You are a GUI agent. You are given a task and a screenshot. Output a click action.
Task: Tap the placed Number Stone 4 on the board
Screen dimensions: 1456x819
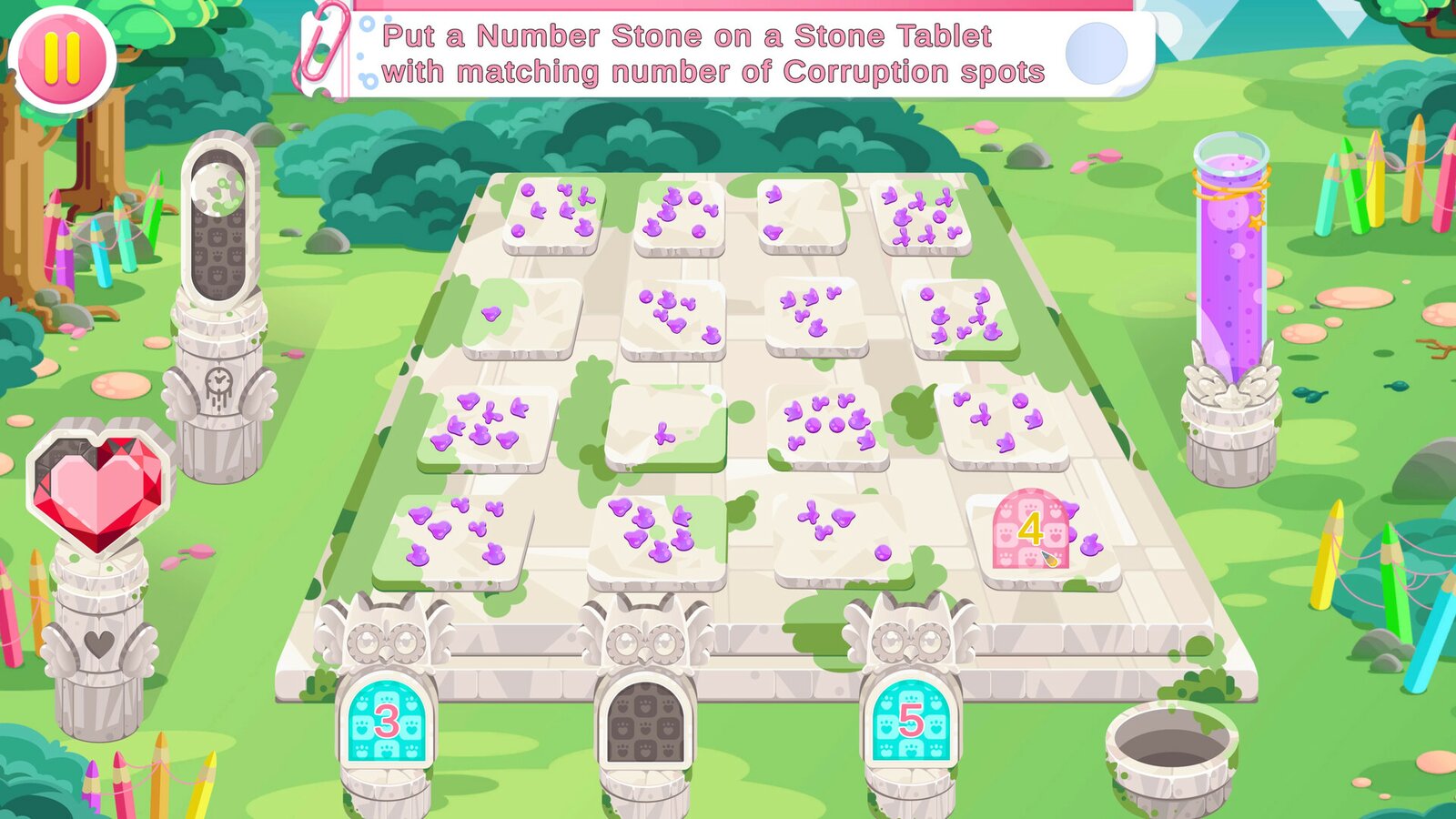(1029, 530)
